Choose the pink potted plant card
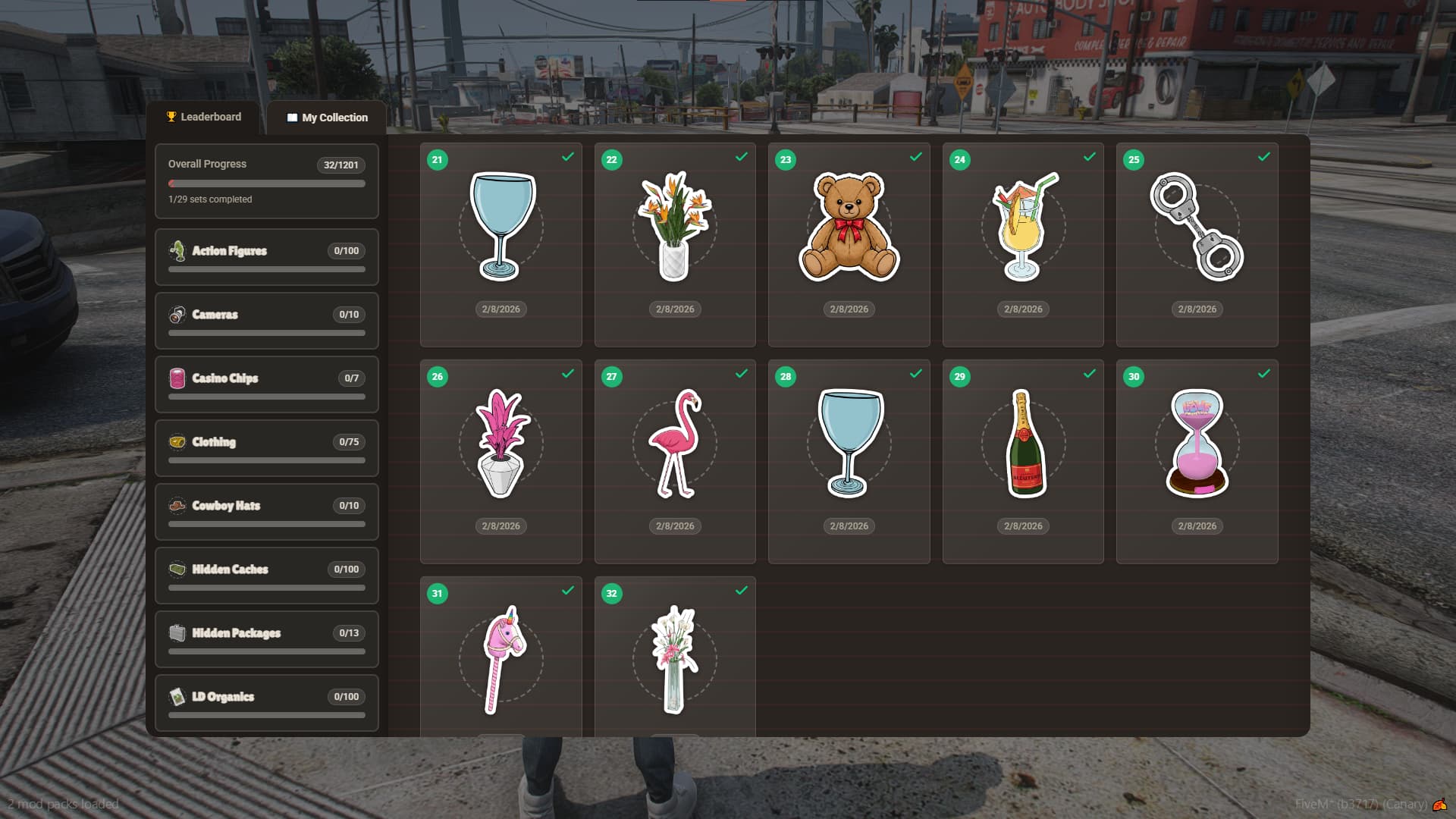 pos(500,461)
